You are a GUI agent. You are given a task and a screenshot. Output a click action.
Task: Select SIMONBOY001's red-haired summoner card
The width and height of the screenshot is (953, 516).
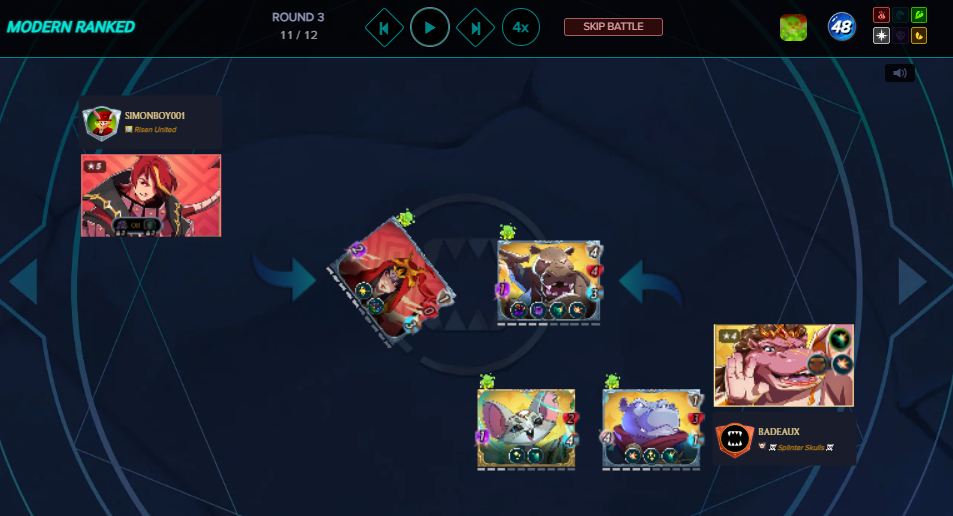click(x=151, y=195)
